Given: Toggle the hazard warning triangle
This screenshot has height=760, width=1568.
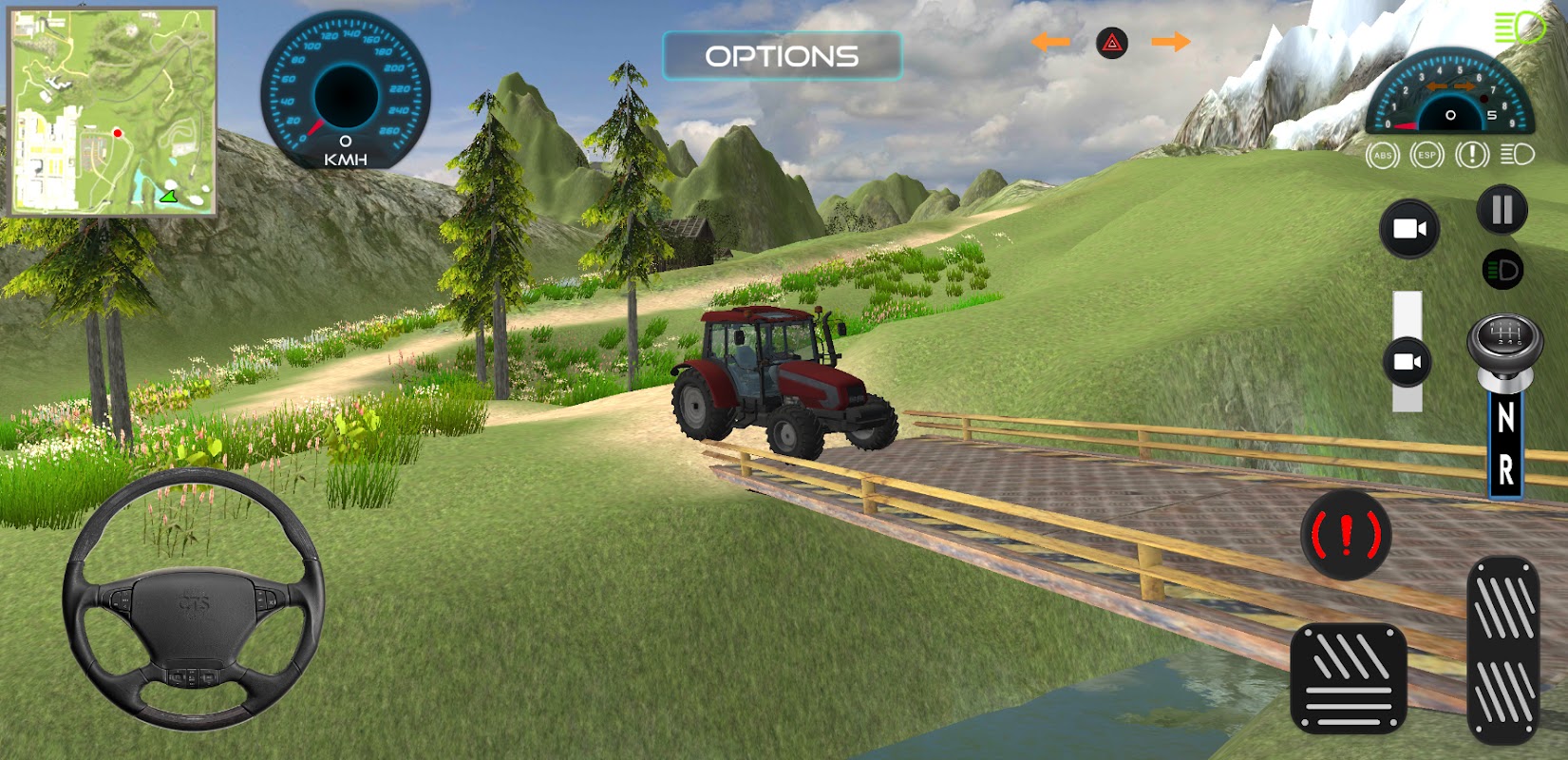Looking at the screenshot, I should pyautogui.click(x=1111, y=43).
